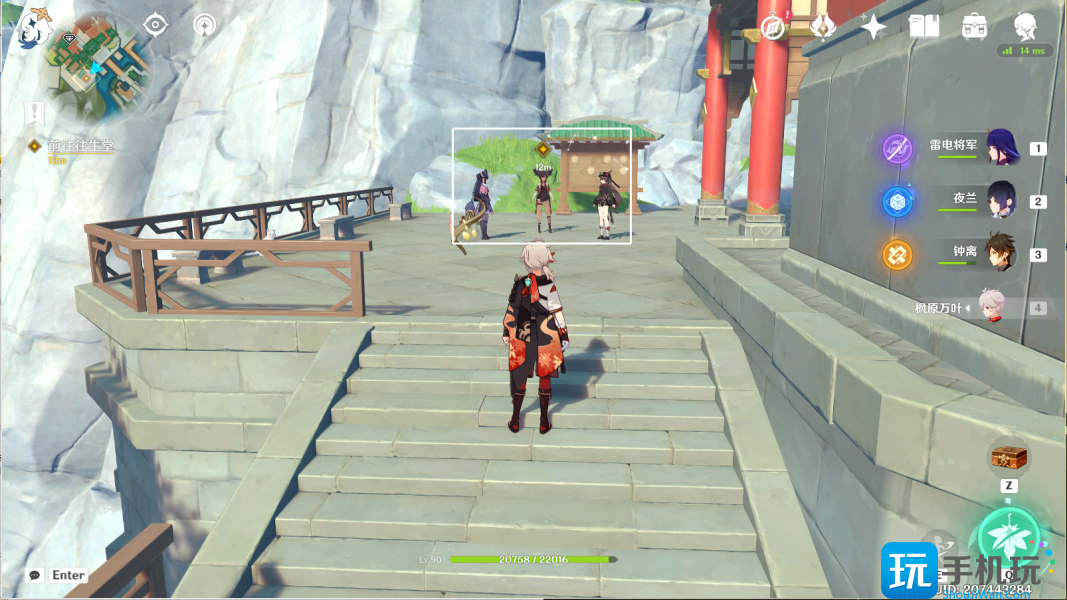Open the quest list bookmark icon

click(37, 112)
